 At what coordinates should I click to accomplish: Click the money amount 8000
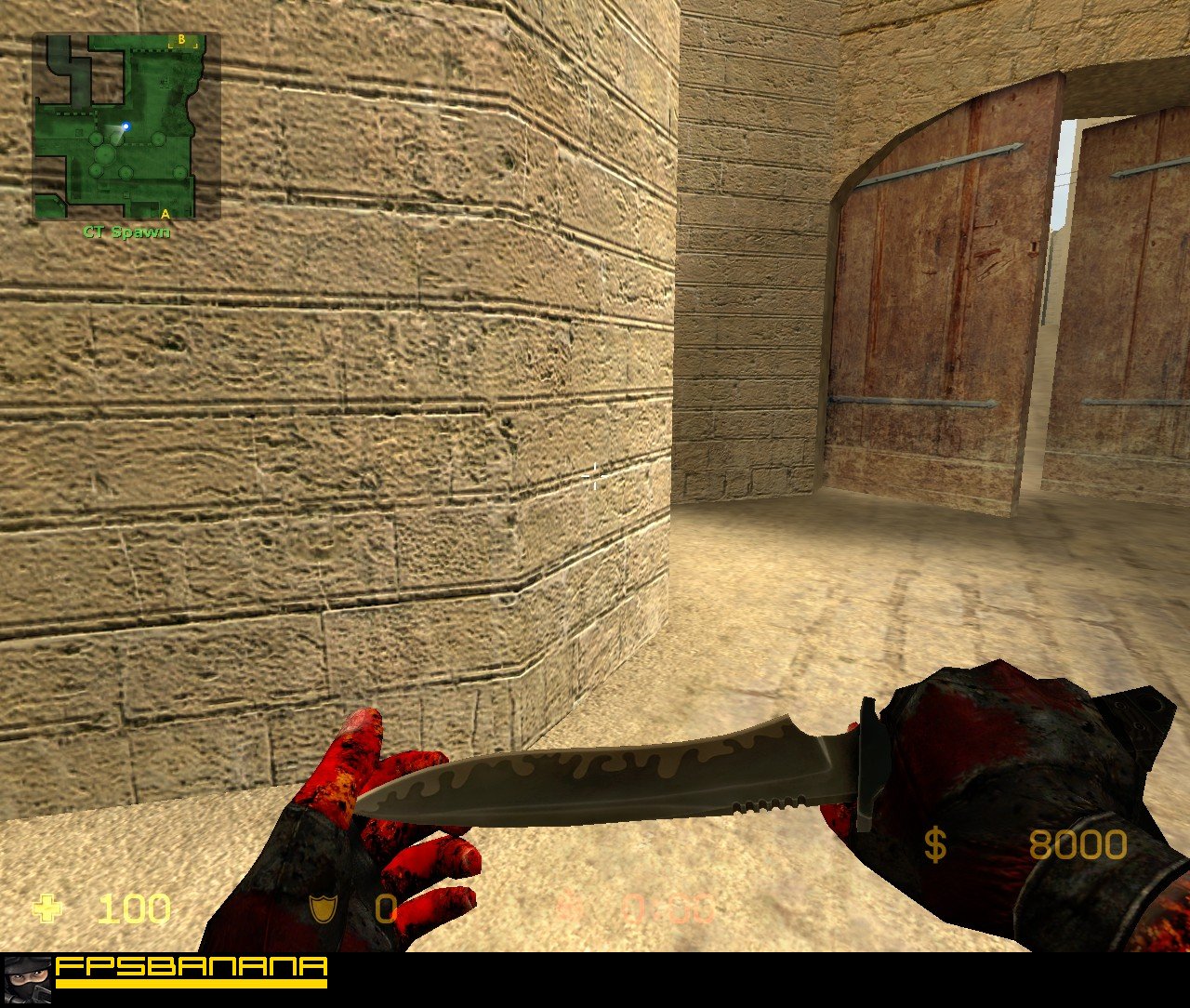(x=1078, y=845)
